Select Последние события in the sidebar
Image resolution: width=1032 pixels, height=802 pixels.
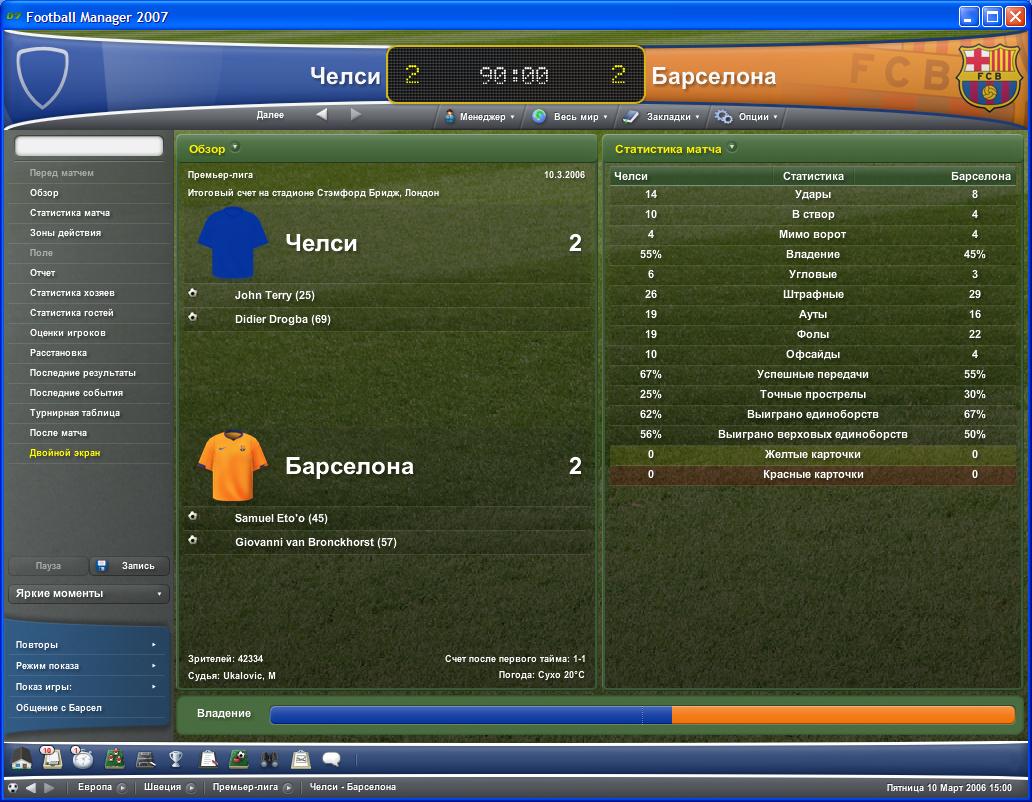[76, 393]
